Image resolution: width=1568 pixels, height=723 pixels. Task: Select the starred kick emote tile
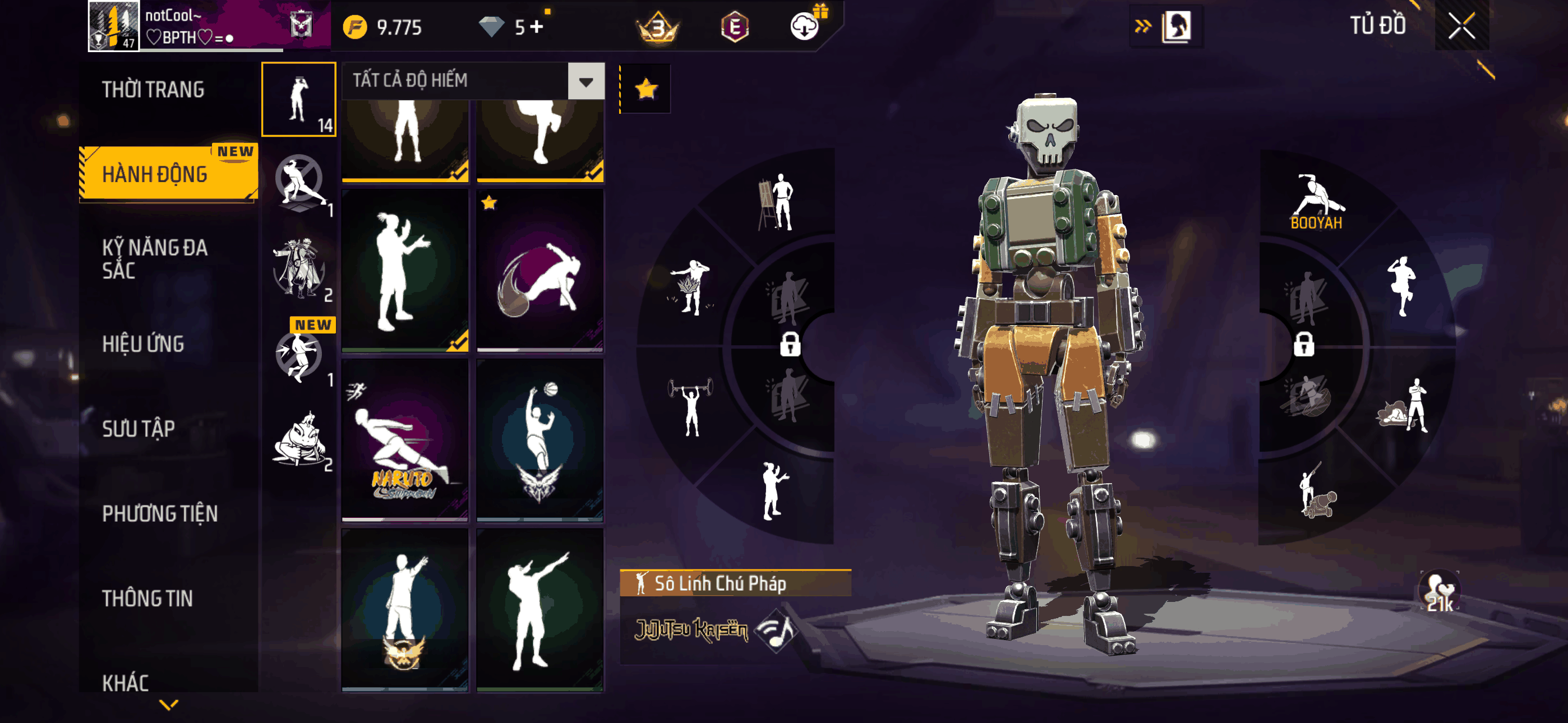pos(540,270)
